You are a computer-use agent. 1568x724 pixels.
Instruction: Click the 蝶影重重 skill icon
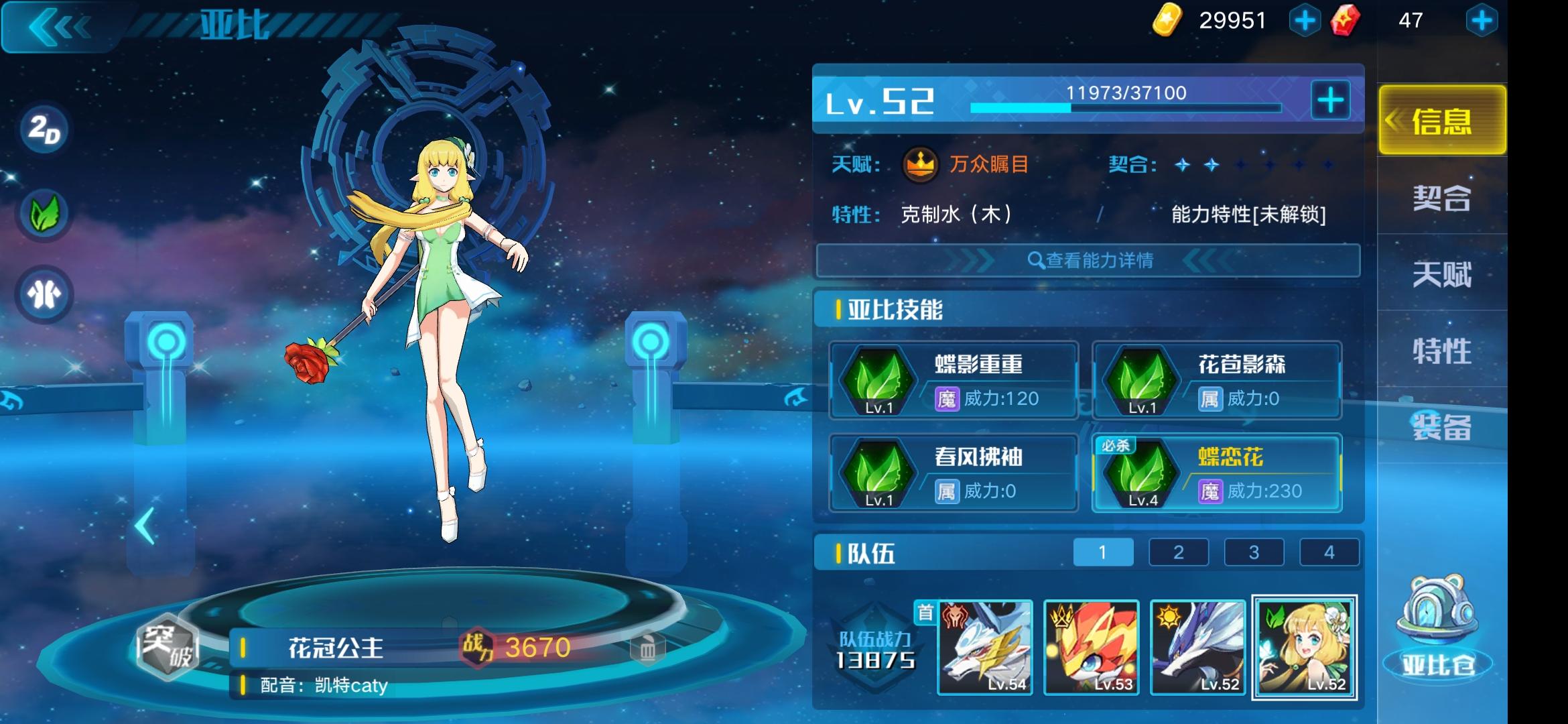[x=878, y=379]
